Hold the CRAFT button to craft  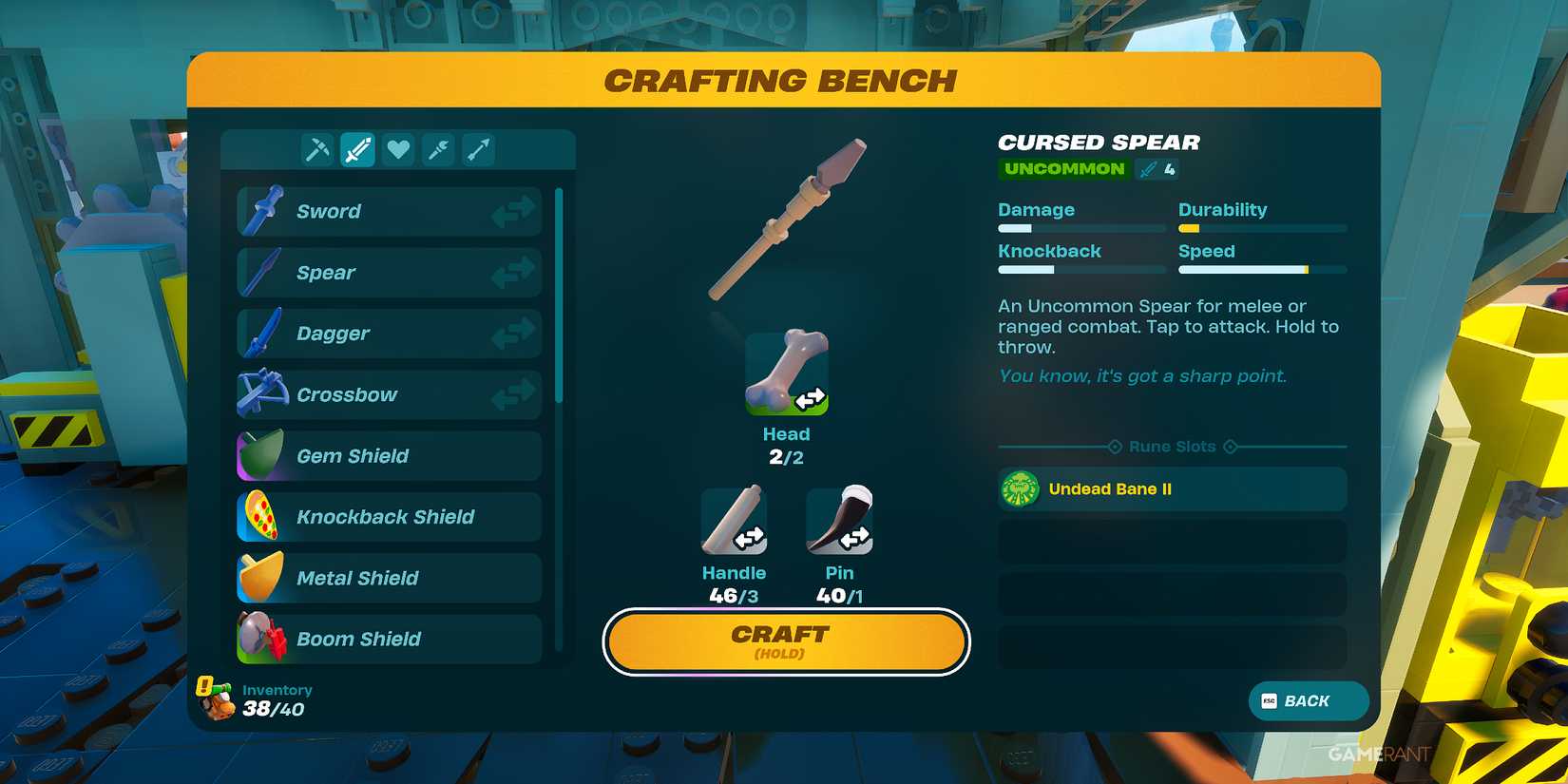tap(785, 641)
